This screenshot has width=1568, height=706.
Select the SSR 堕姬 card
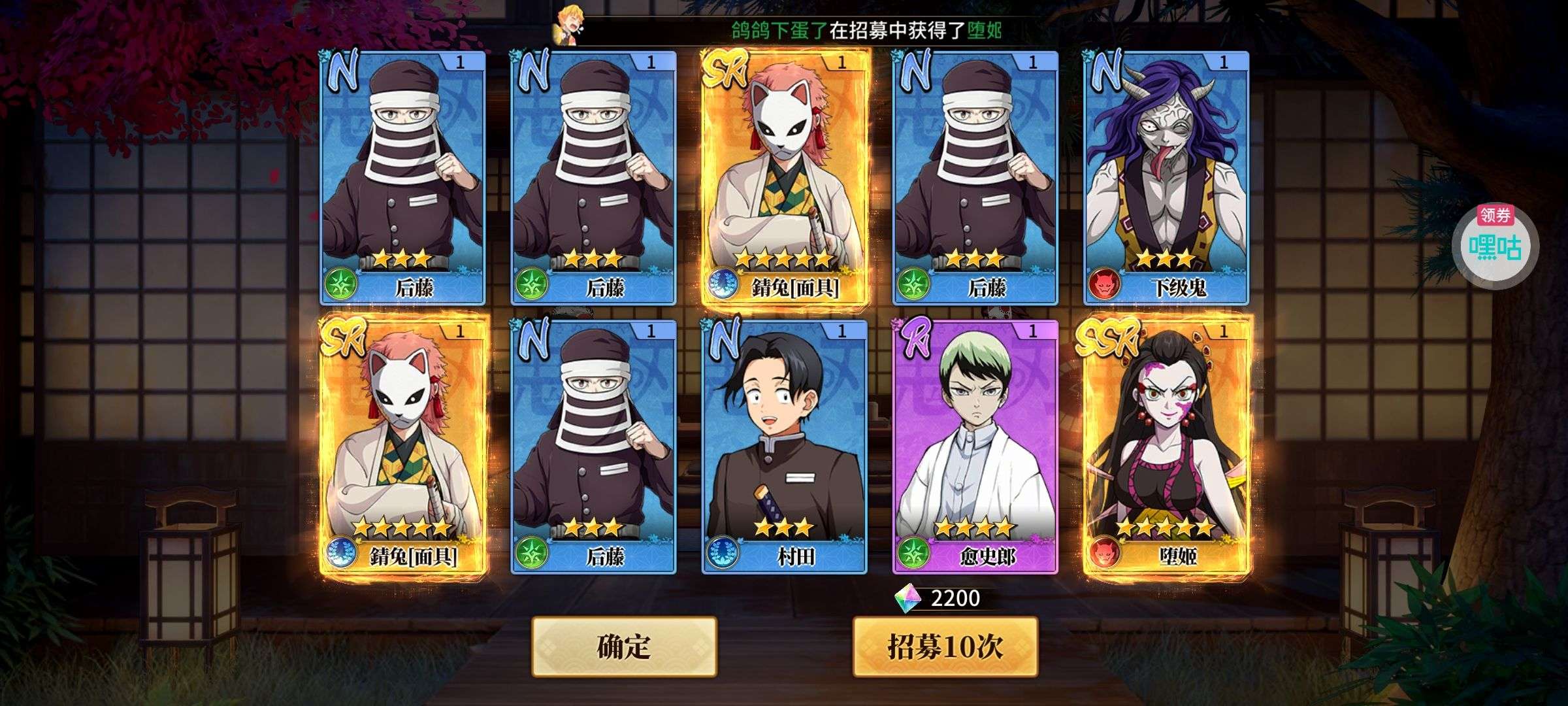(1167, 447)
